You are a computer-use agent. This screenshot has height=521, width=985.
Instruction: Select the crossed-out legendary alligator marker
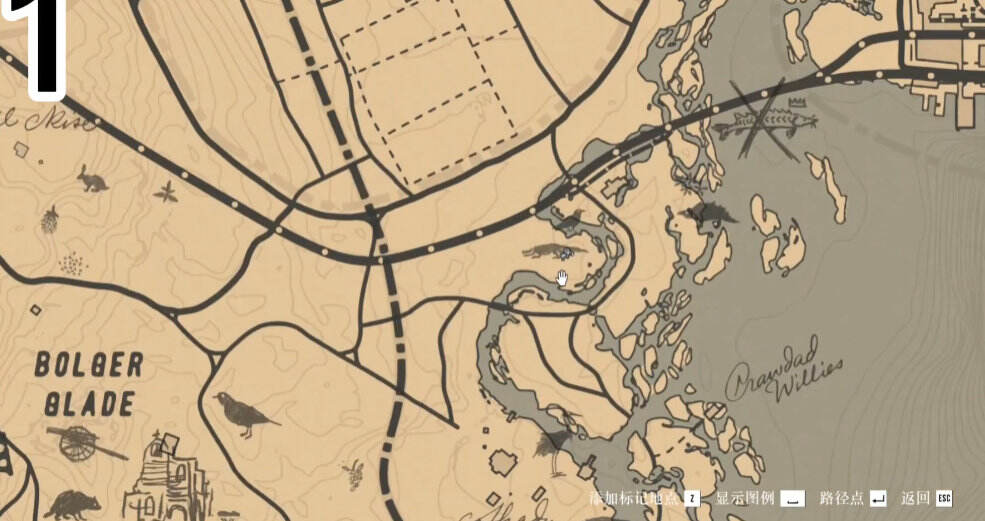click(767, 123)
